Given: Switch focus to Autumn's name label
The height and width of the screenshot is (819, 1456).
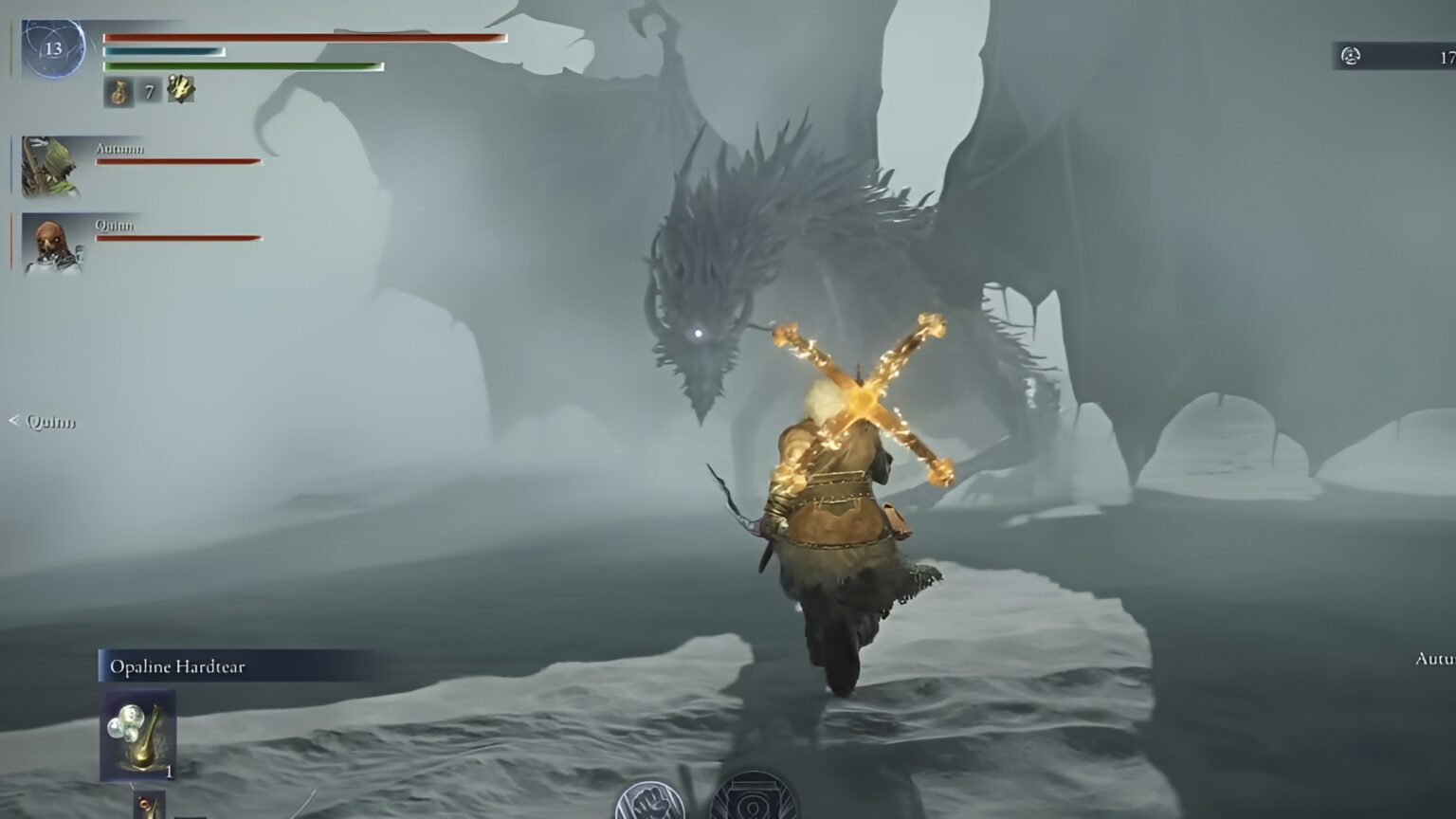Looking at the screenshot, I should 119,148.
